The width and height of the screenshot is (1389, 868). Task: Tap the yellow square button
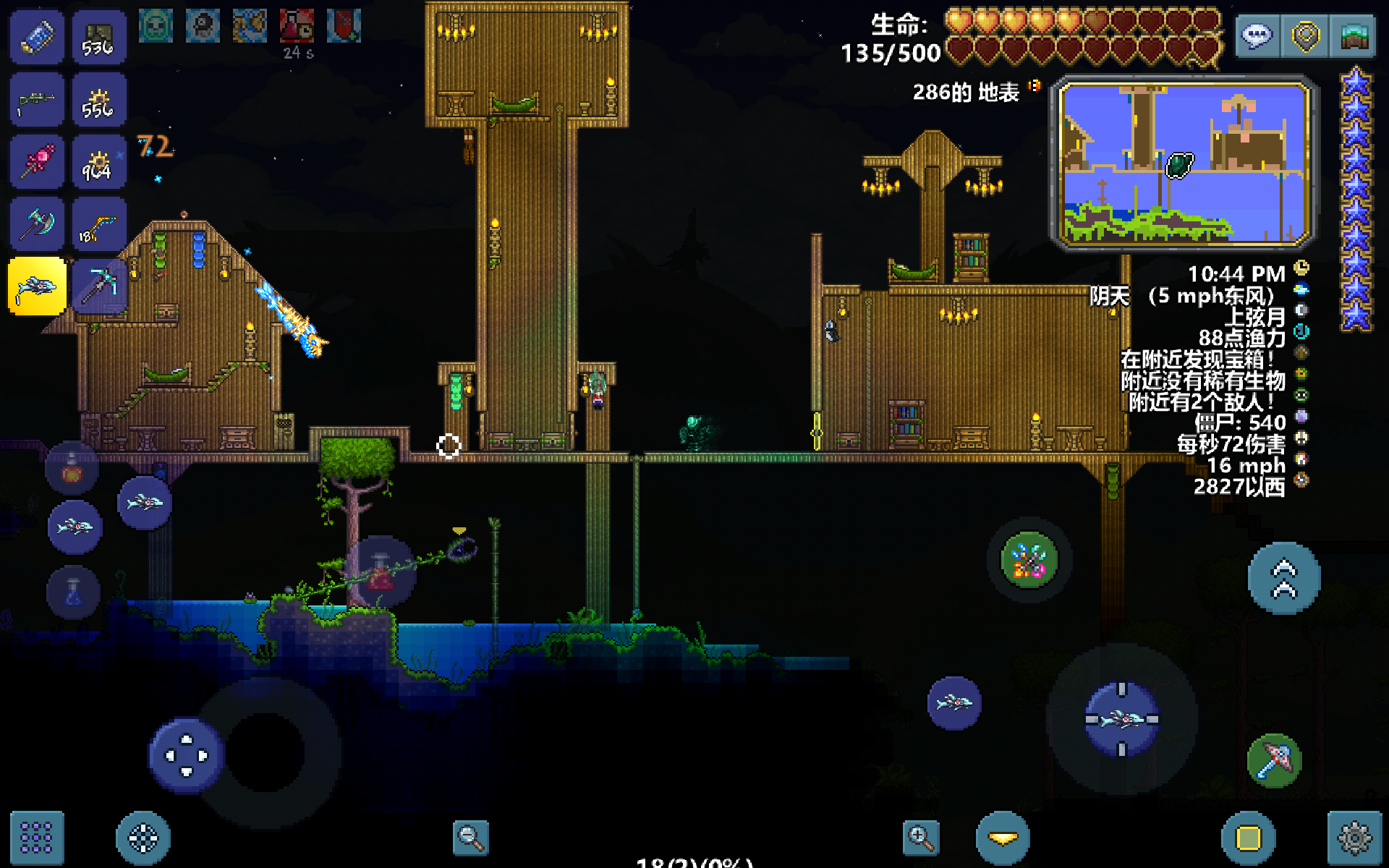coord(1249,838)
